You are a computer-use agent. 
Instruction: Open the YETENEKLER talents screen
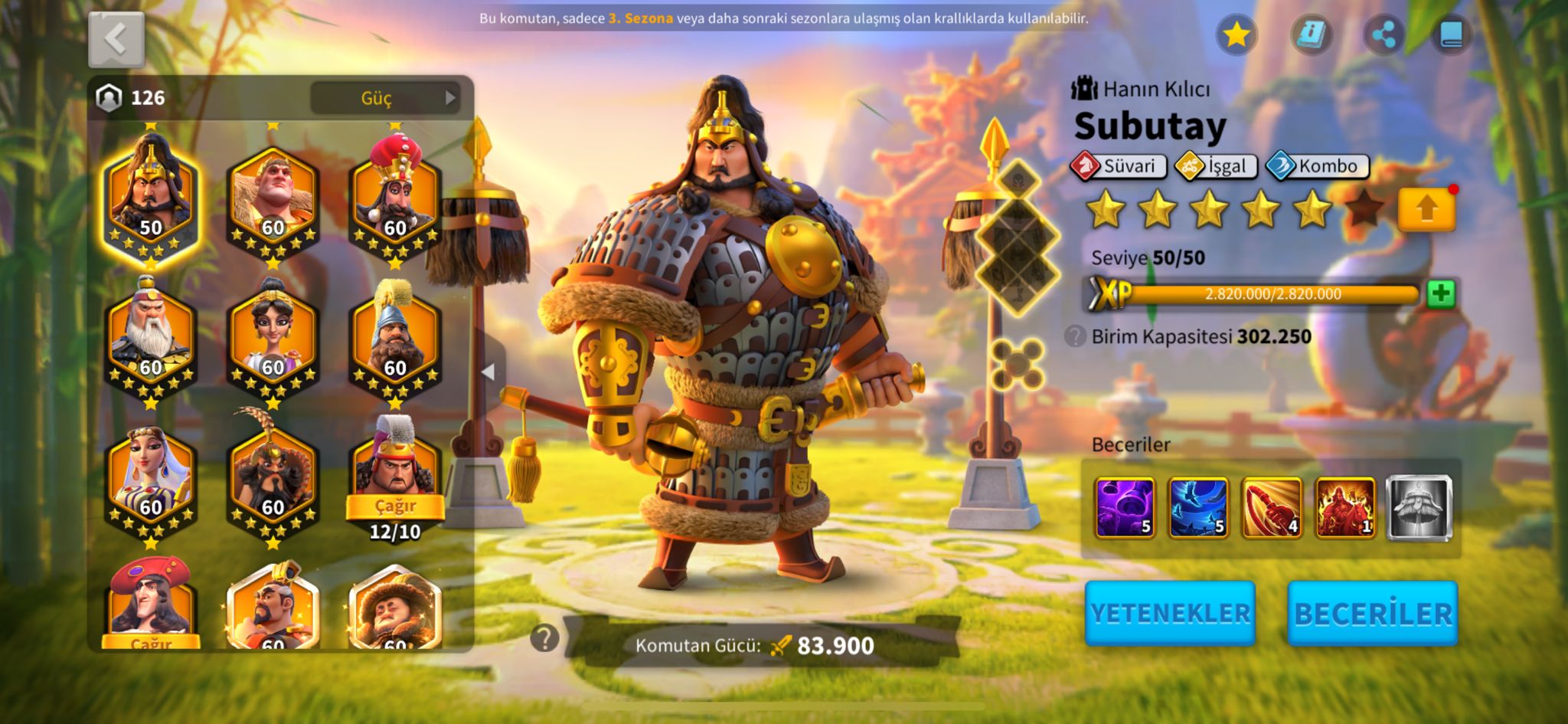[1170, 613]
